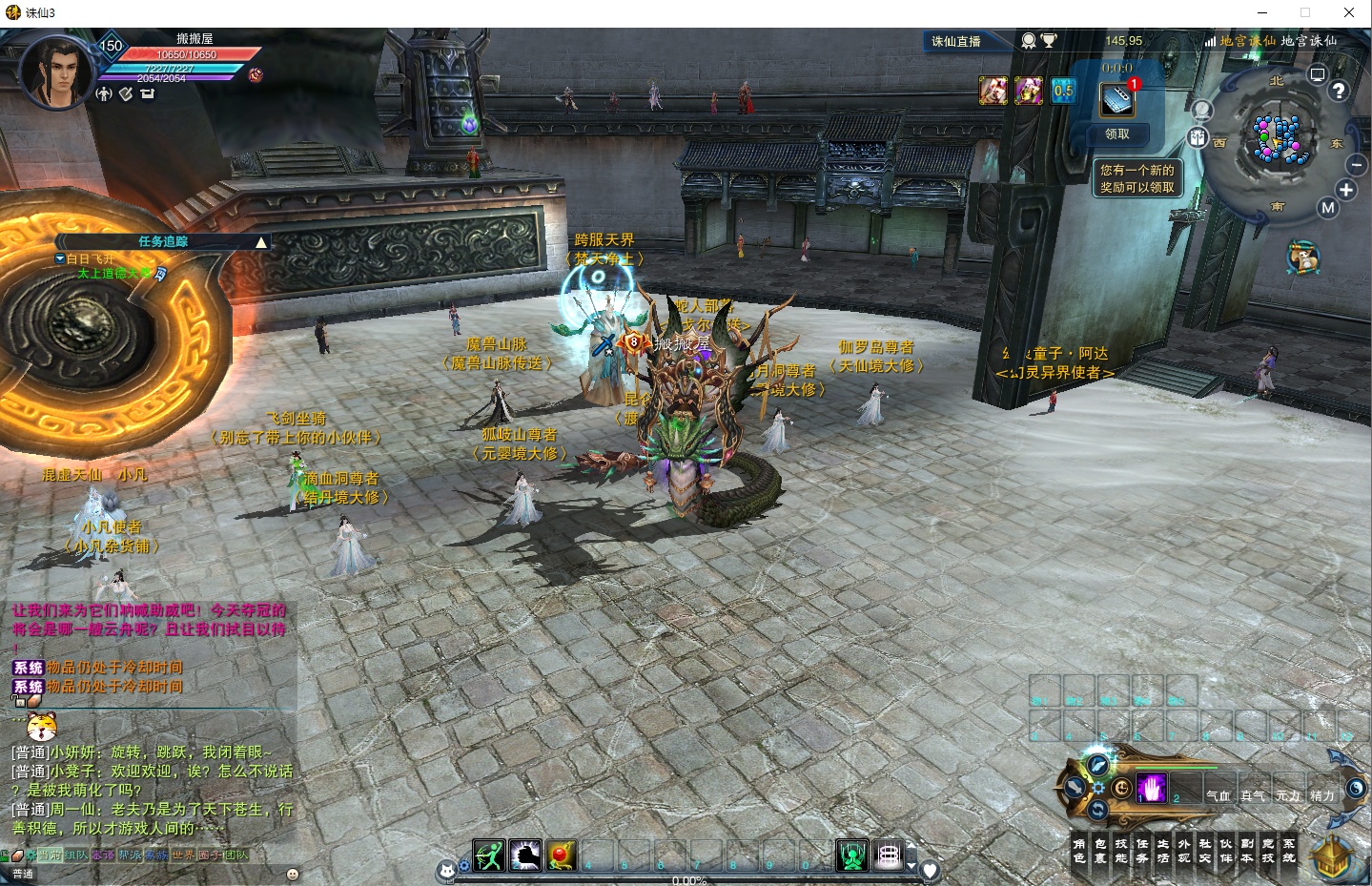Claim the reward with the 领取 button
Screen dimensions: 1372x886
point(1117,134)
